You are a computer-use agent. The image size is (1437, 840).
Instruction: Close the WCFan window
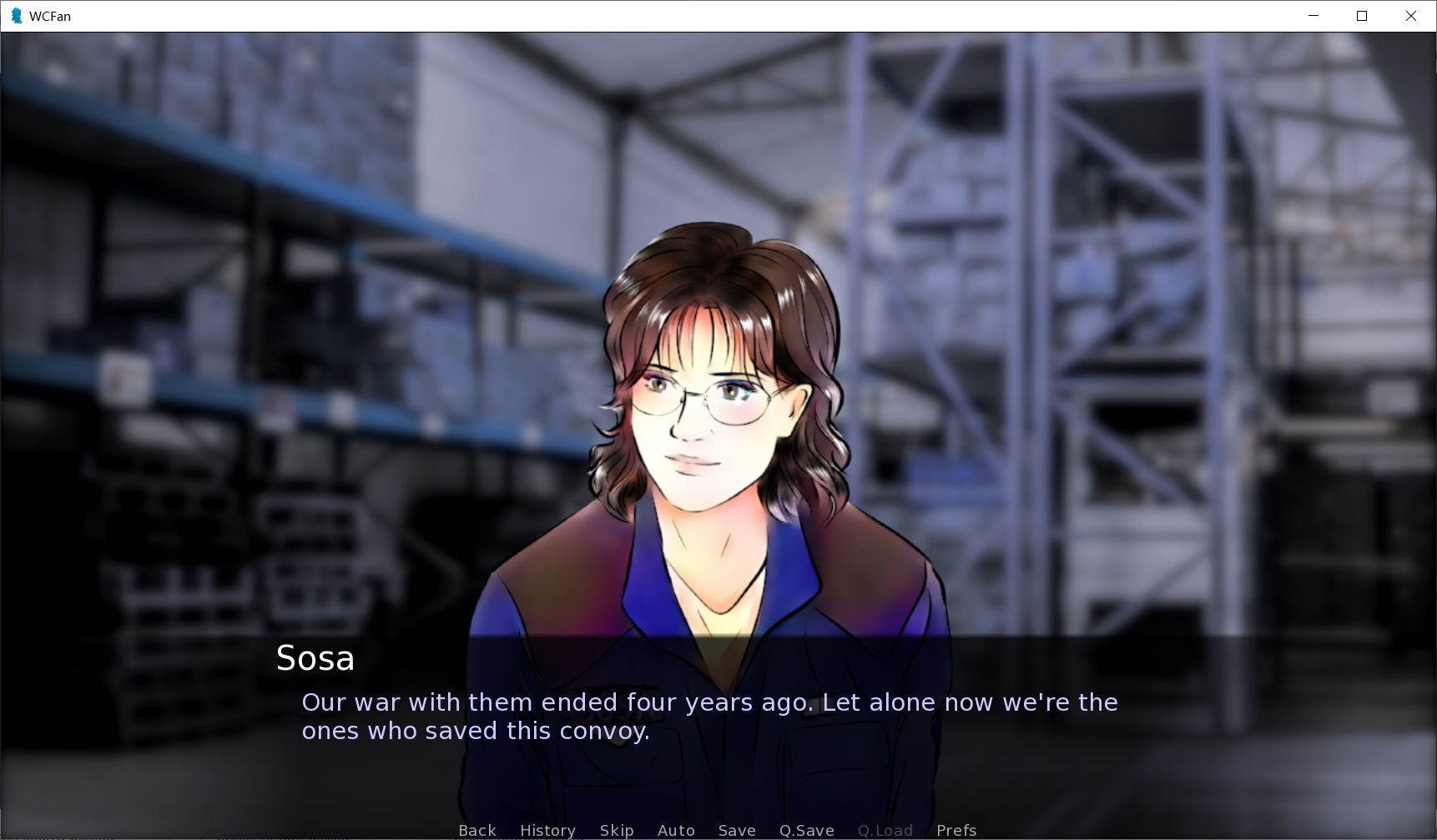[x=1411, y=16]
